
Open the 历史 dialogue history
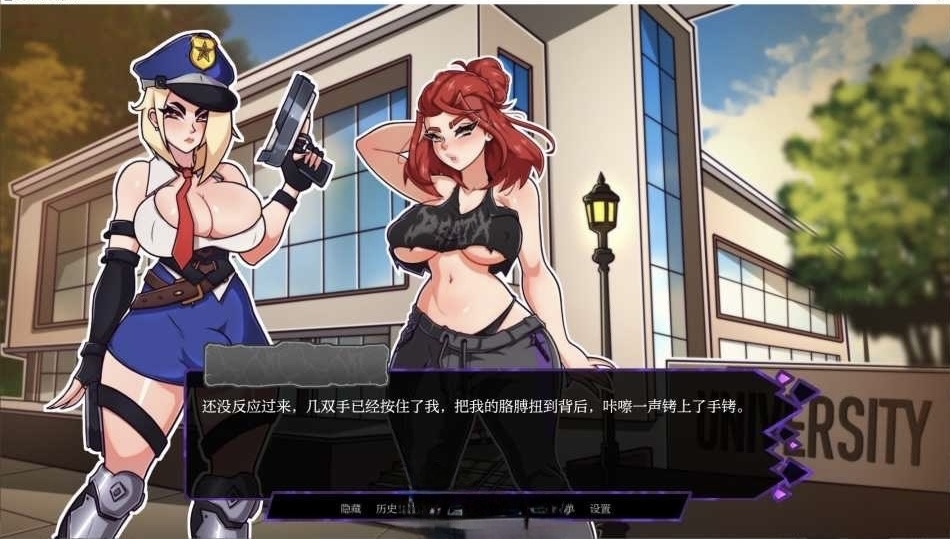pos(386,509)
